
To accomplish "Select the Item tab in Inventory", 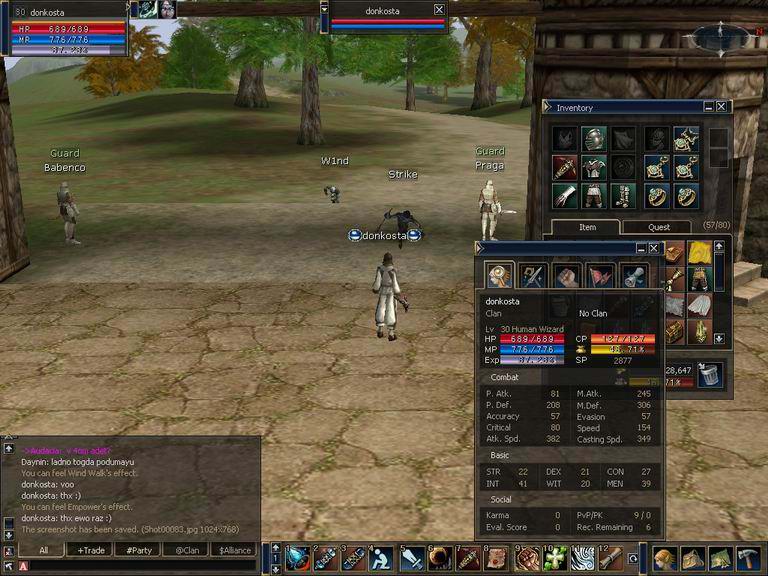I will [587, 227].
